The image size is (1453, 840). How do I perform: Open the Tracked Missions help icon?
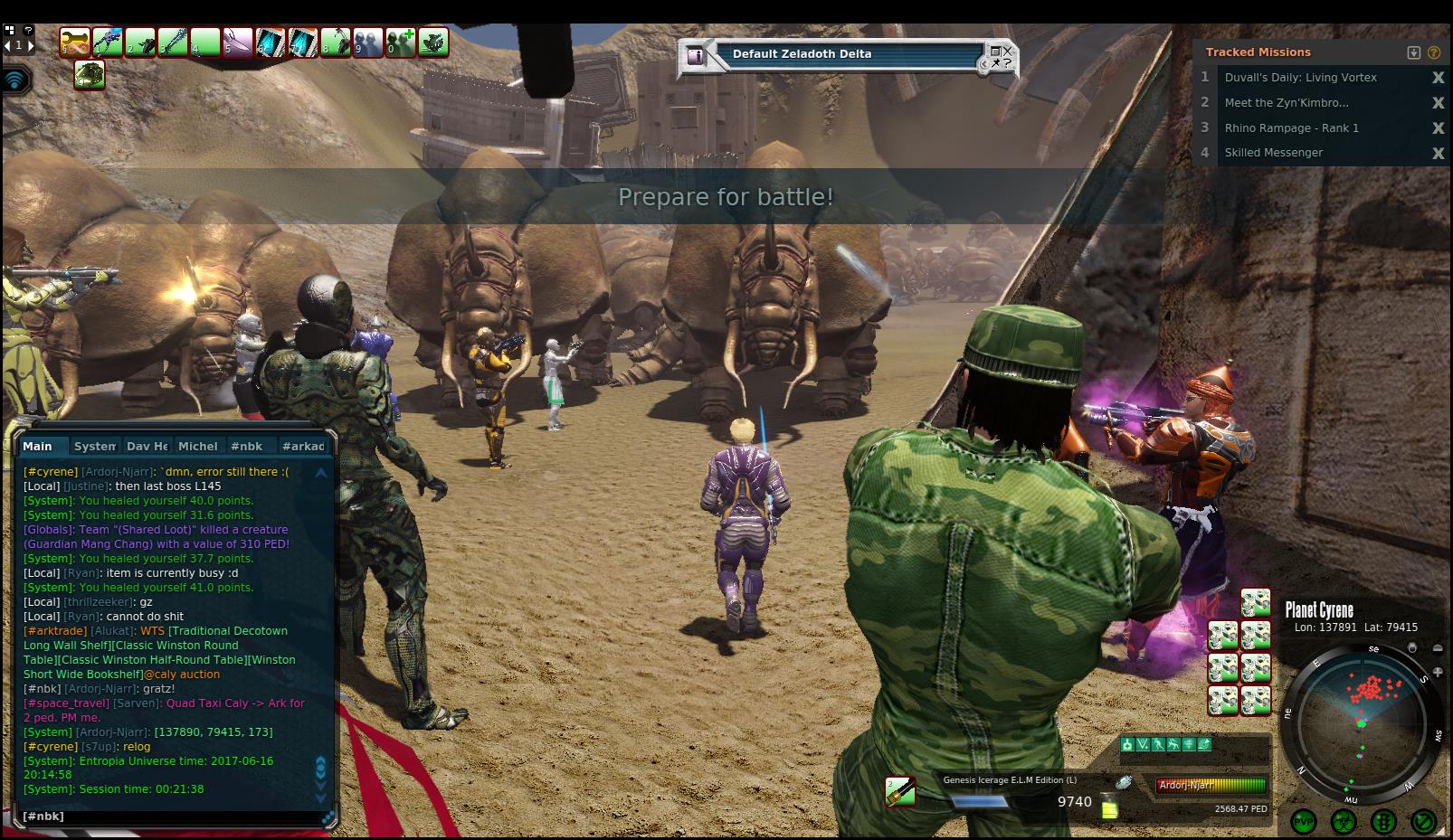pyautogui.click(x=1433, y=52)
